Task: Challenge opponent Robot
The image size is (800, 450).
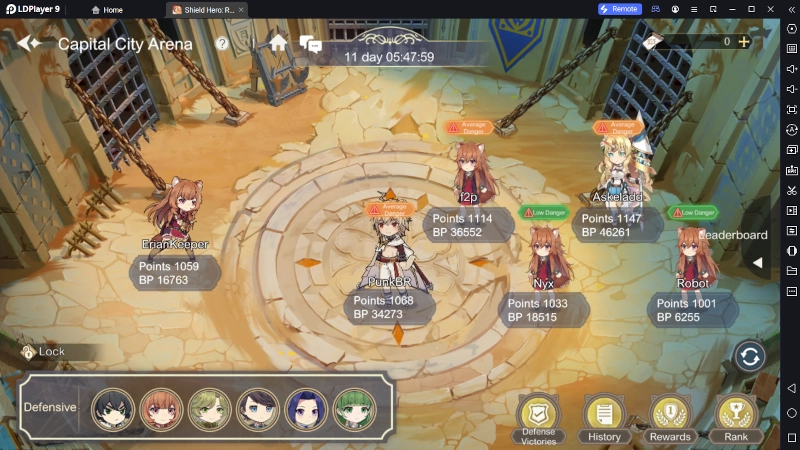Action: (x=691, y=256)
